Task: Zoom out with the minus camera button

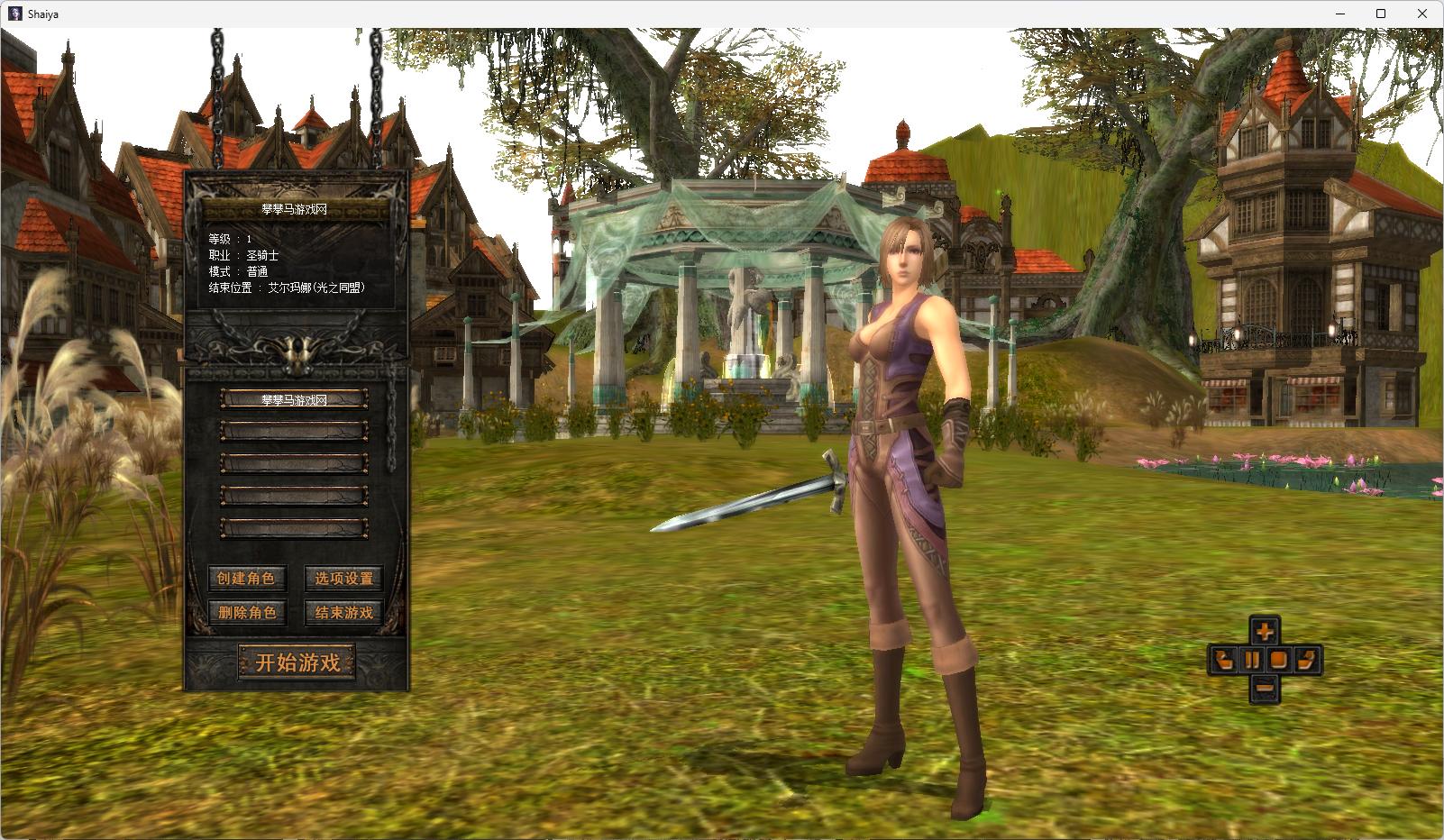Action: coord(1264,689)
